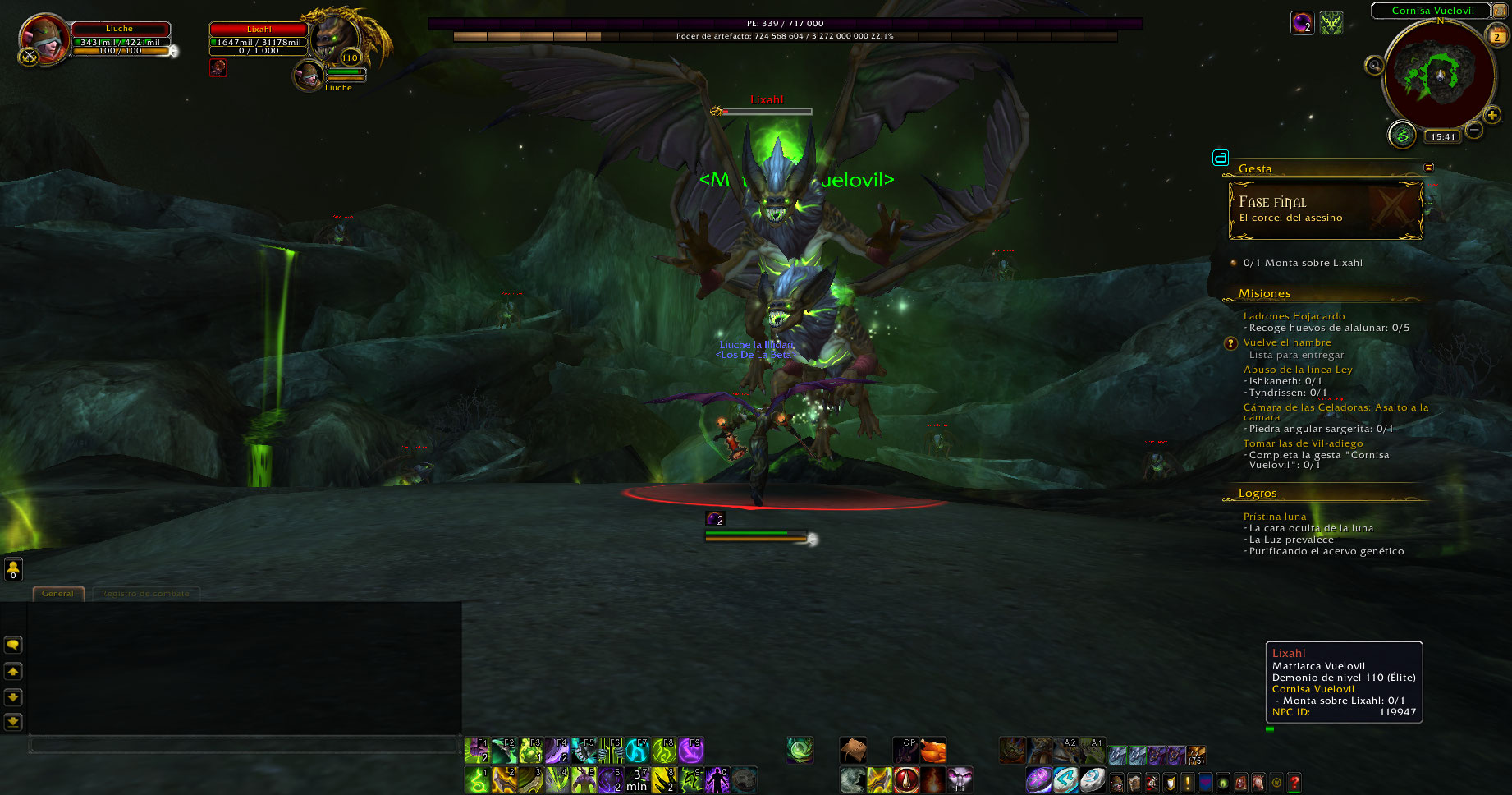Switch to the Registro de combate tab
Screen dimensions: 1512x795
coord(145,593)
